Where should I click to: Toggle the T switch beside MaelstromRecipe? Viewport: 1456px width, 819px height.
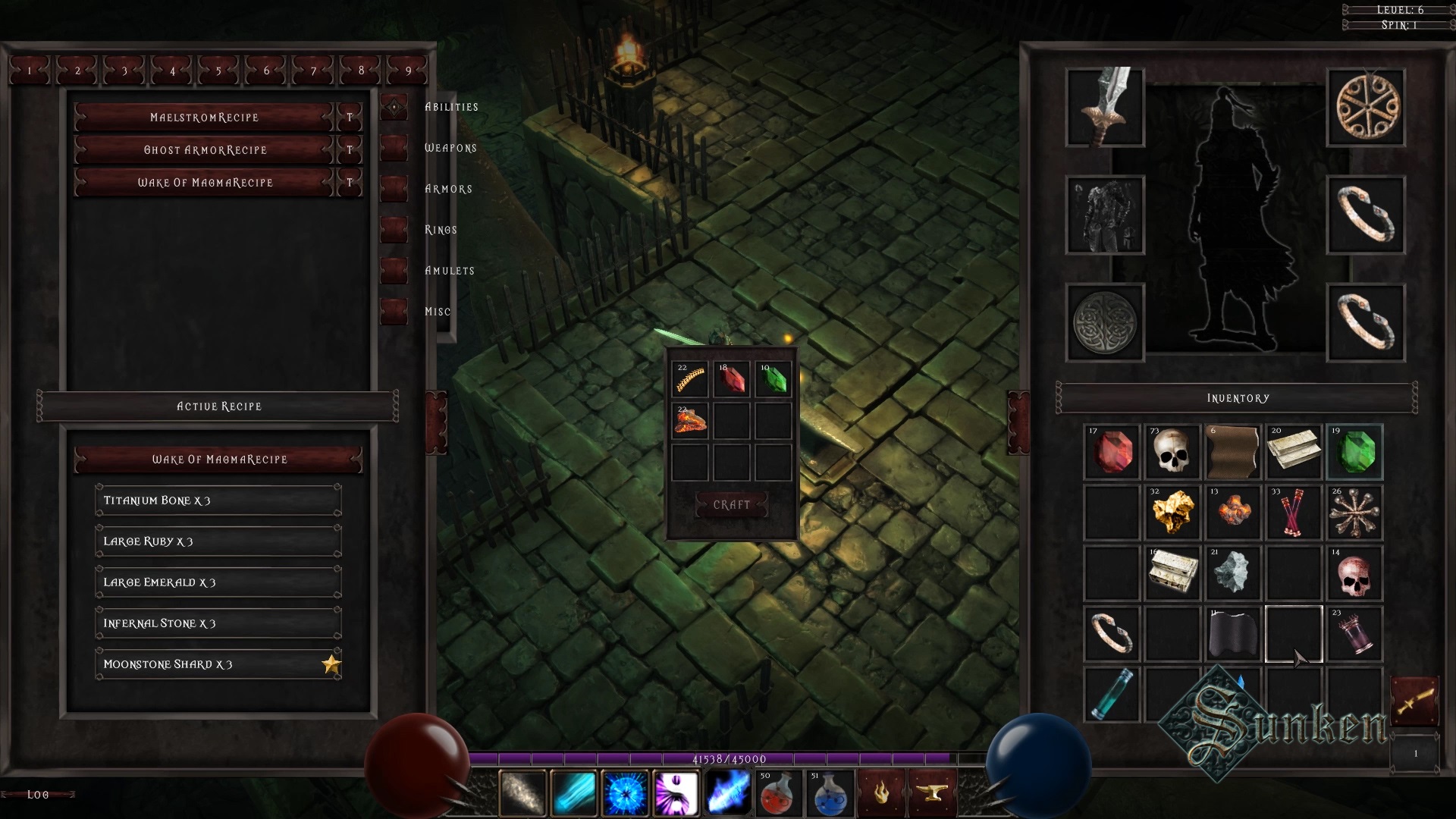click(x=349, y=117)
